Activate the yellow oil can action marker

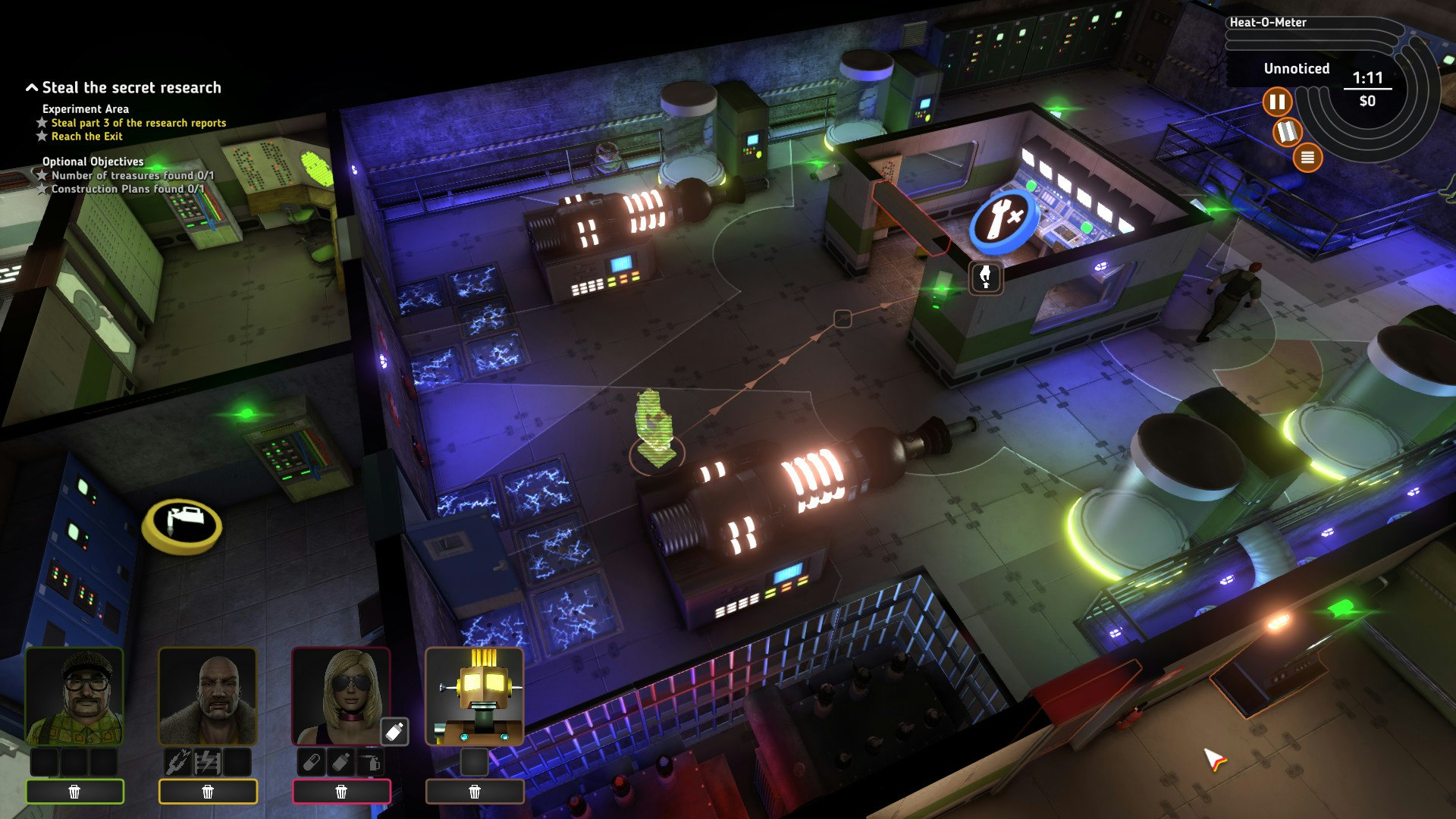[182, 523]
